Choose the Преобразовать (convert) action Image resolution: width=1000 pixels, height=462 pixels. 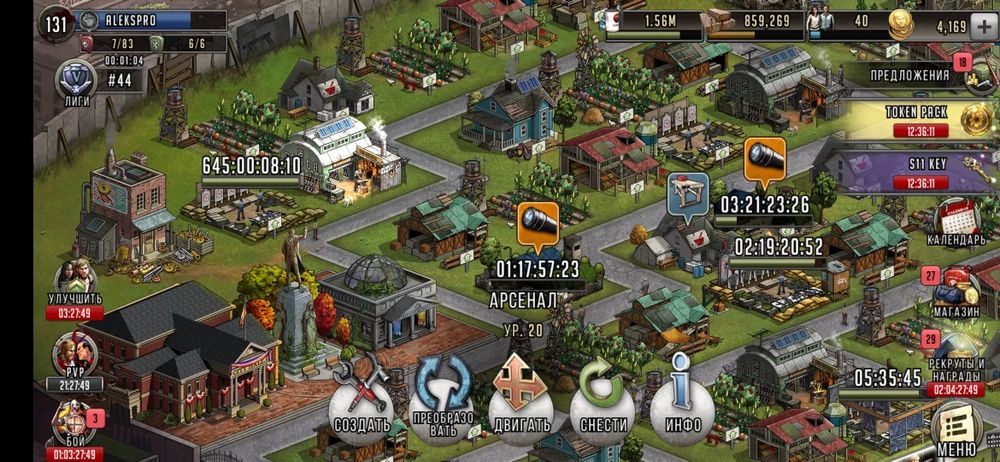coord(441,405)
